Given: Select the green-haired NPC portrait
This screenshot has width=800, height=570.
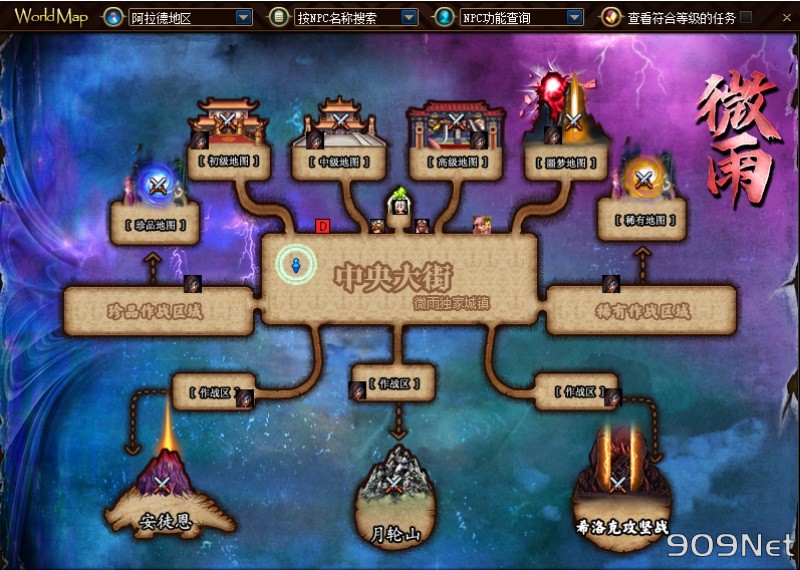Looking at the screenshot, I should 399,205.
